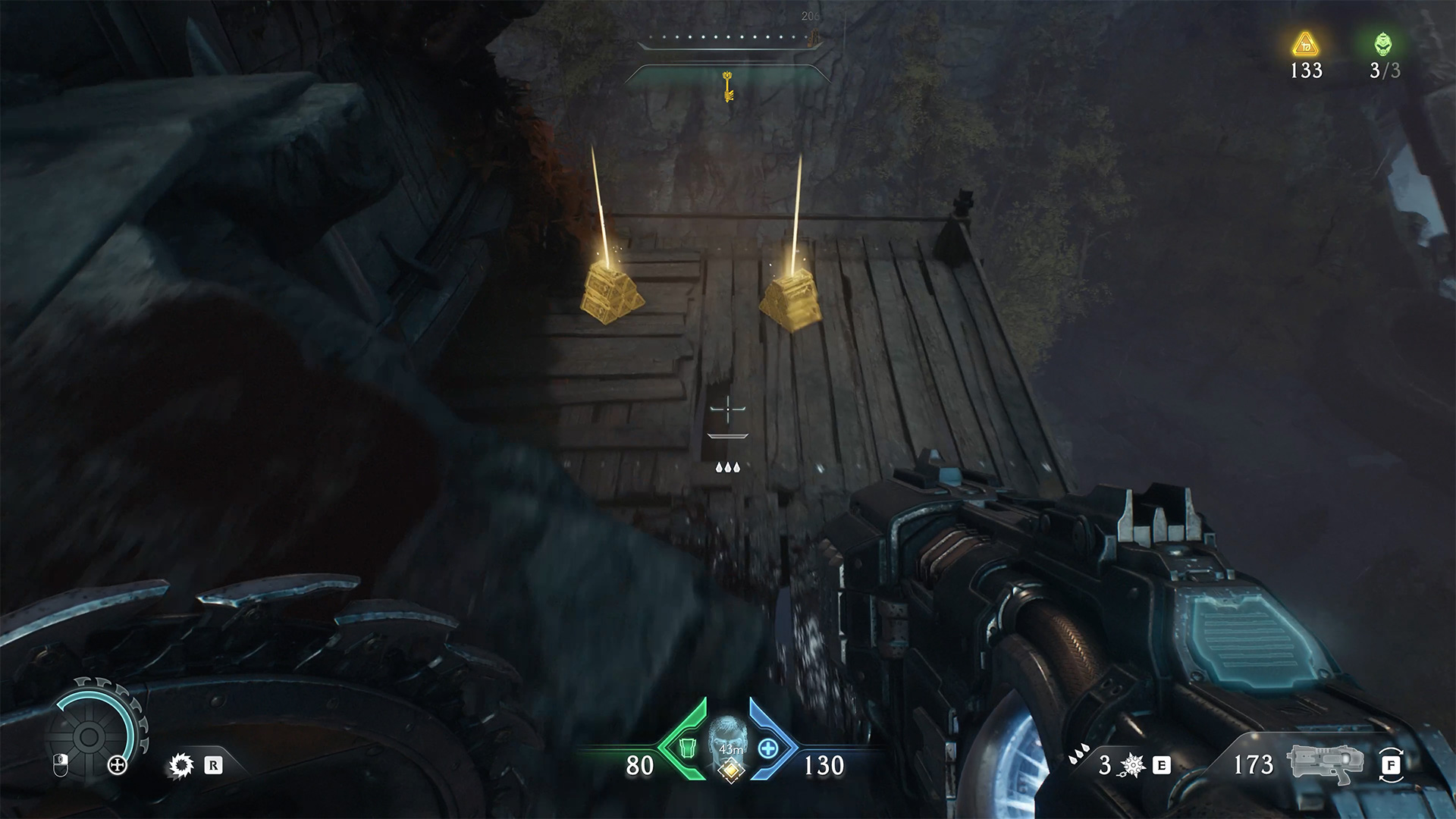The width and height of the screenshot is (1456, 819).
Task: Select the blue health cross icon
Action: [x=768, y=749]
